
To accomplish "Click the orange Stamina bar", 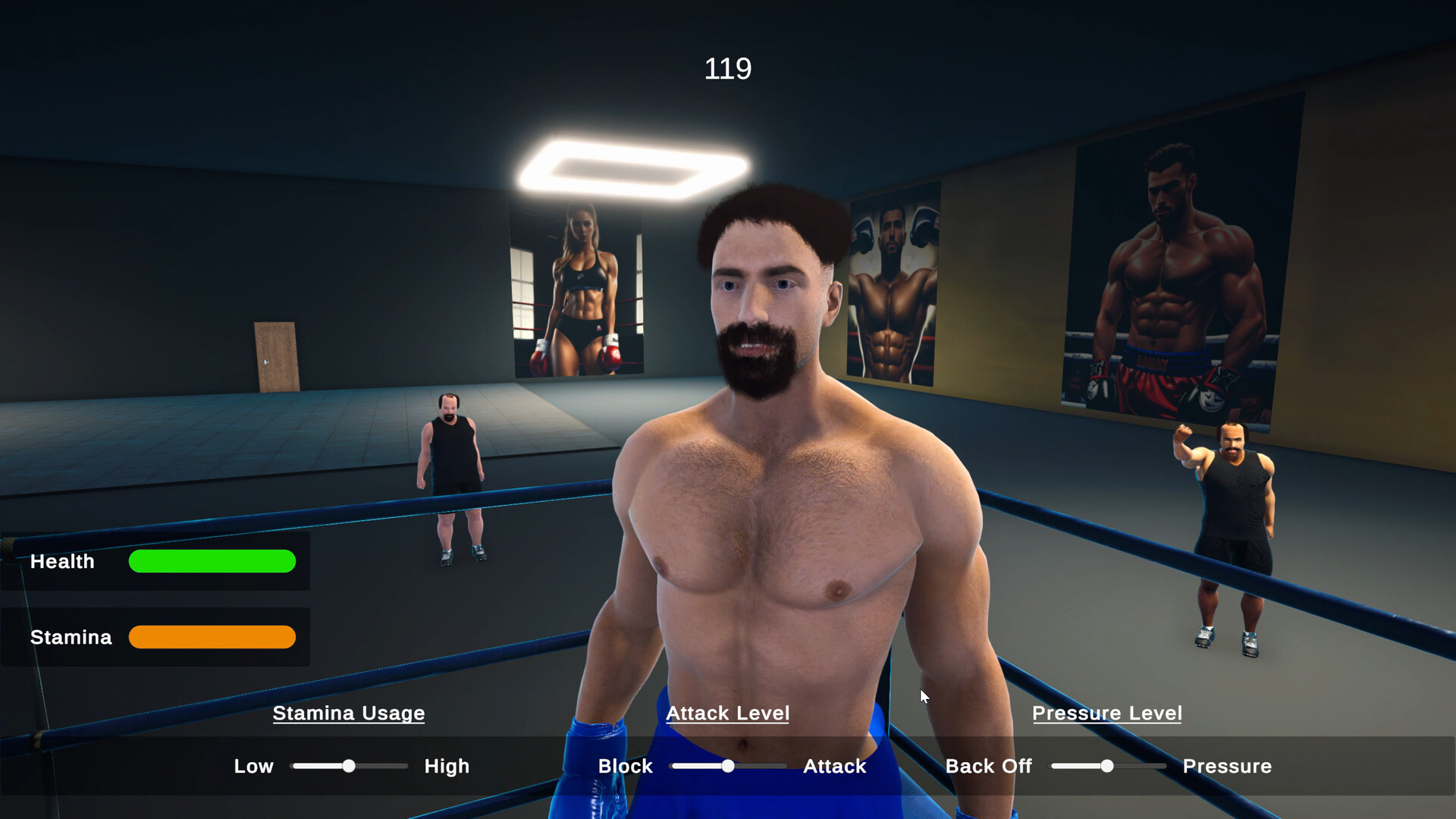I will (212, 637).
